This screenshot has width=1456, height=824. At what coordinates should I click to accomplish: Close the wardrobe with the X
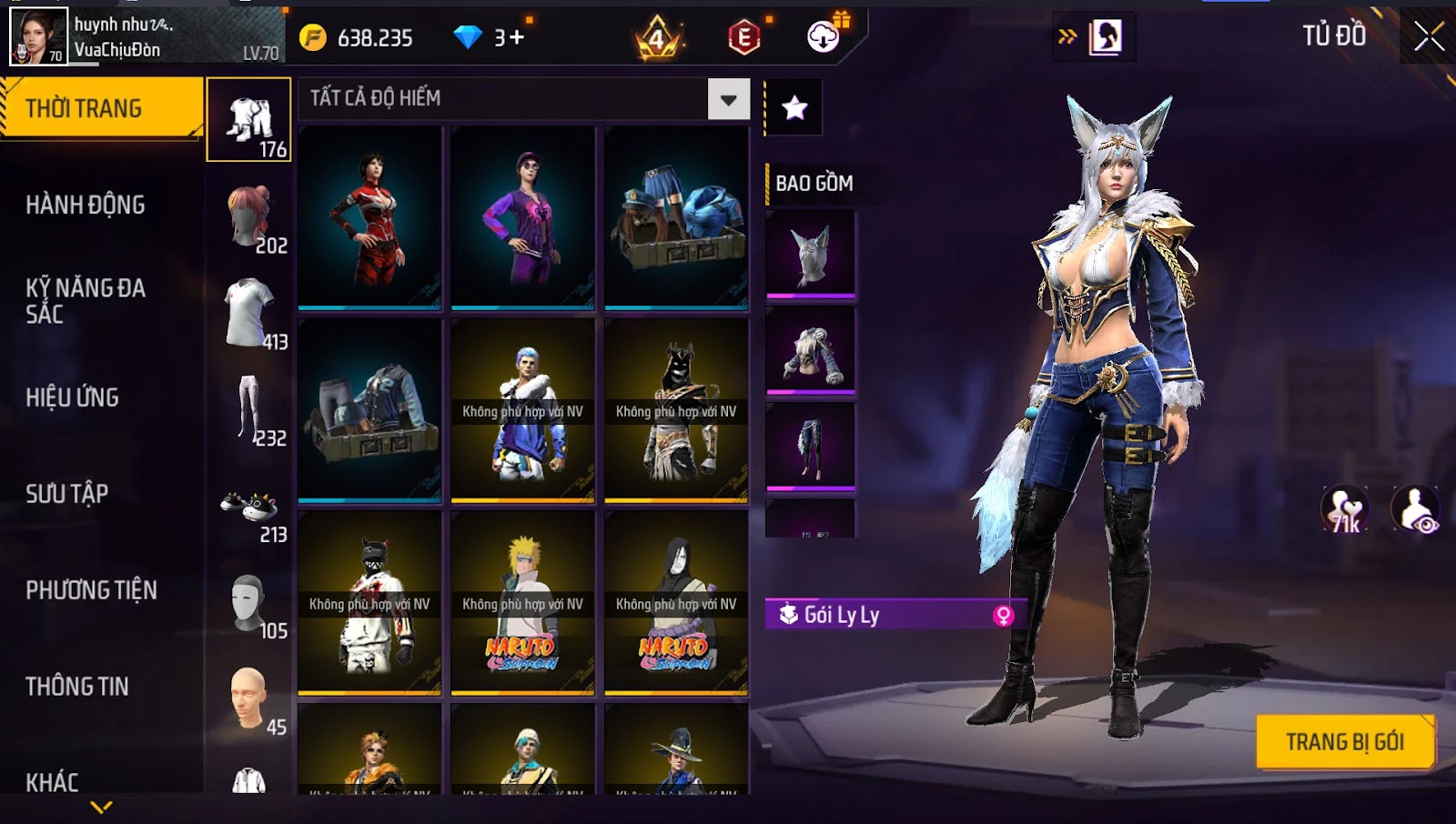click(x=1428, y=36)
